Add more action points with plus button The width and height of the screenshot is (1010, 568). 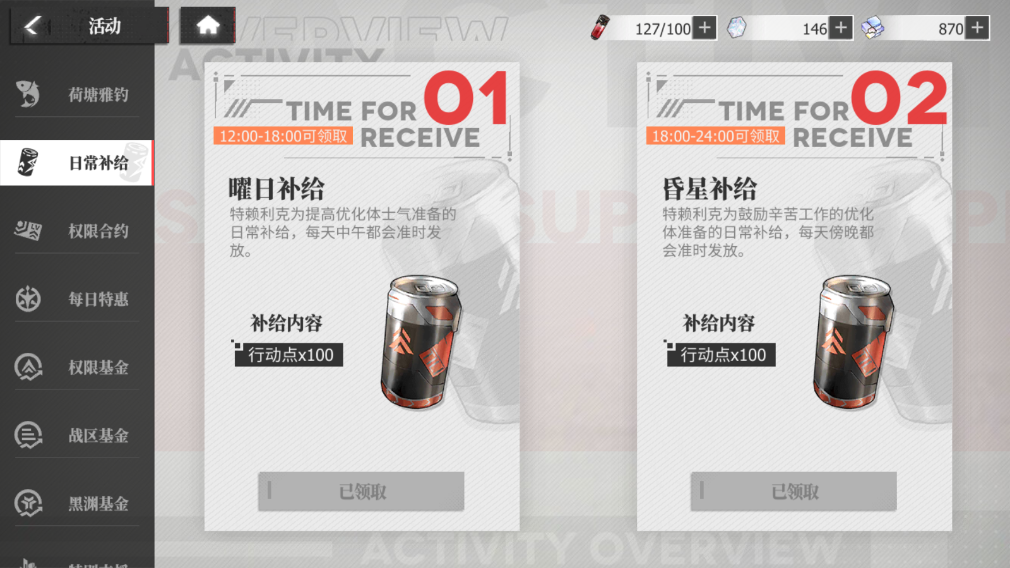pyautogui.click(x=705, y=28)
